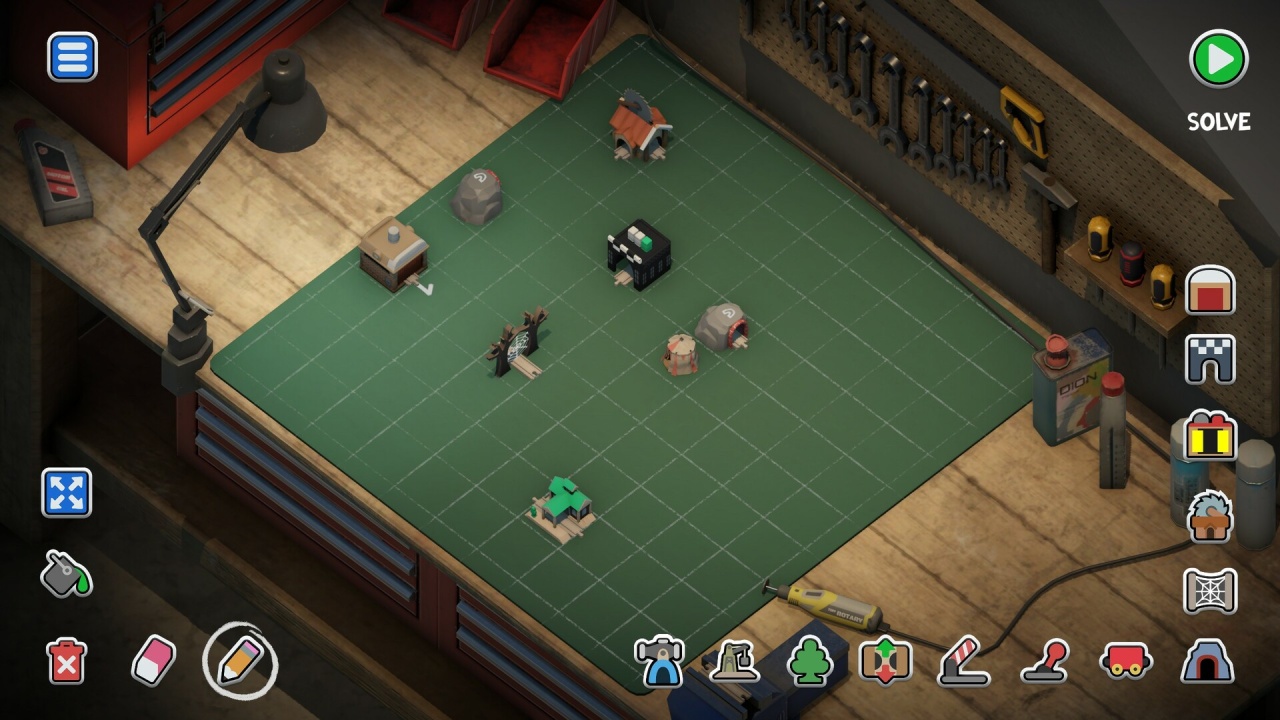This screenshot has width=1280, height=720.
Task: Open the hamburger menu
Action: [72, 57]
